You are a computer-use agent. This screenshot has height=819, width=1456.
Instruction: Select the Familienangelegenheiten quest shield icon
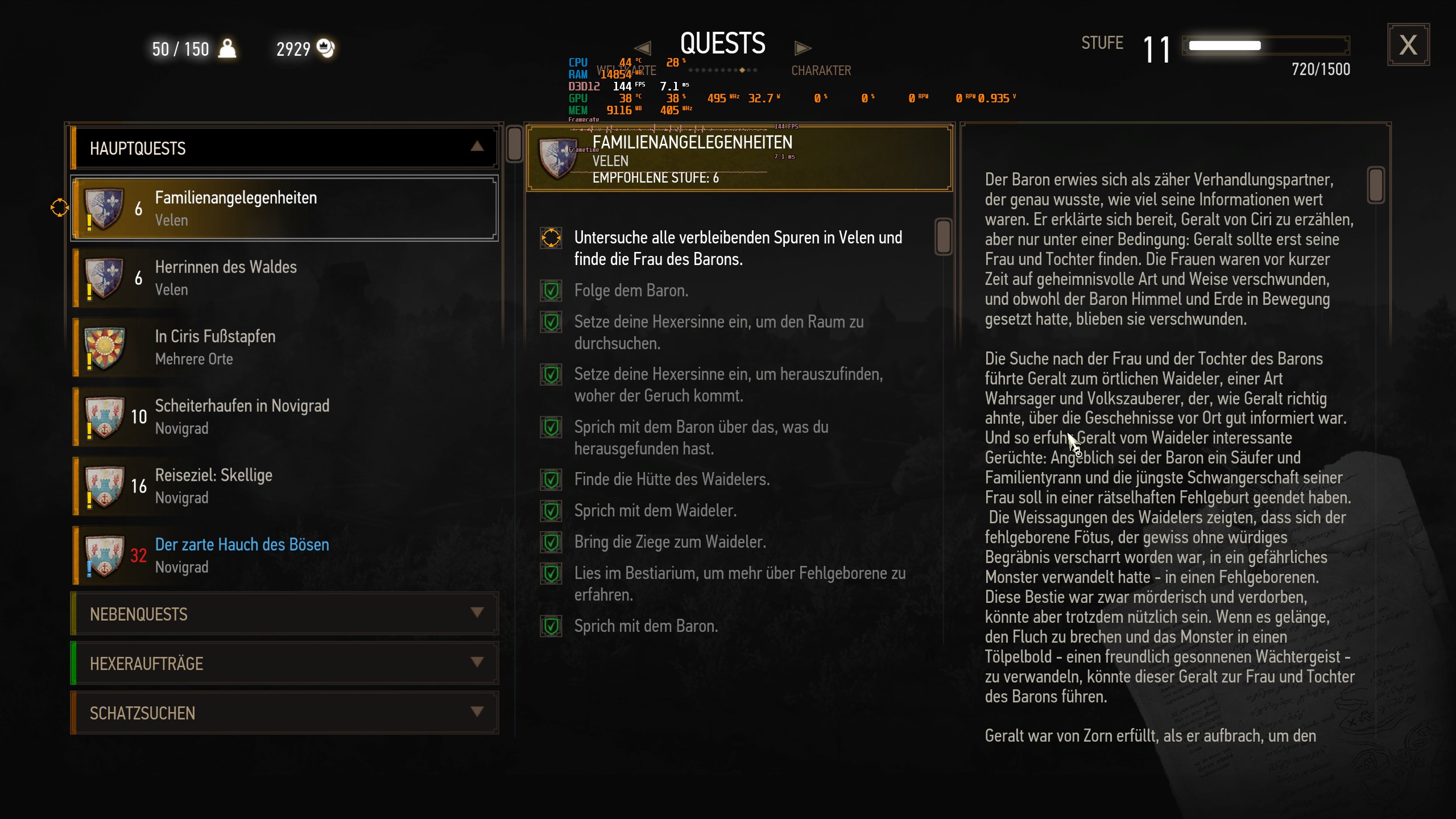(x=105, y=208)
